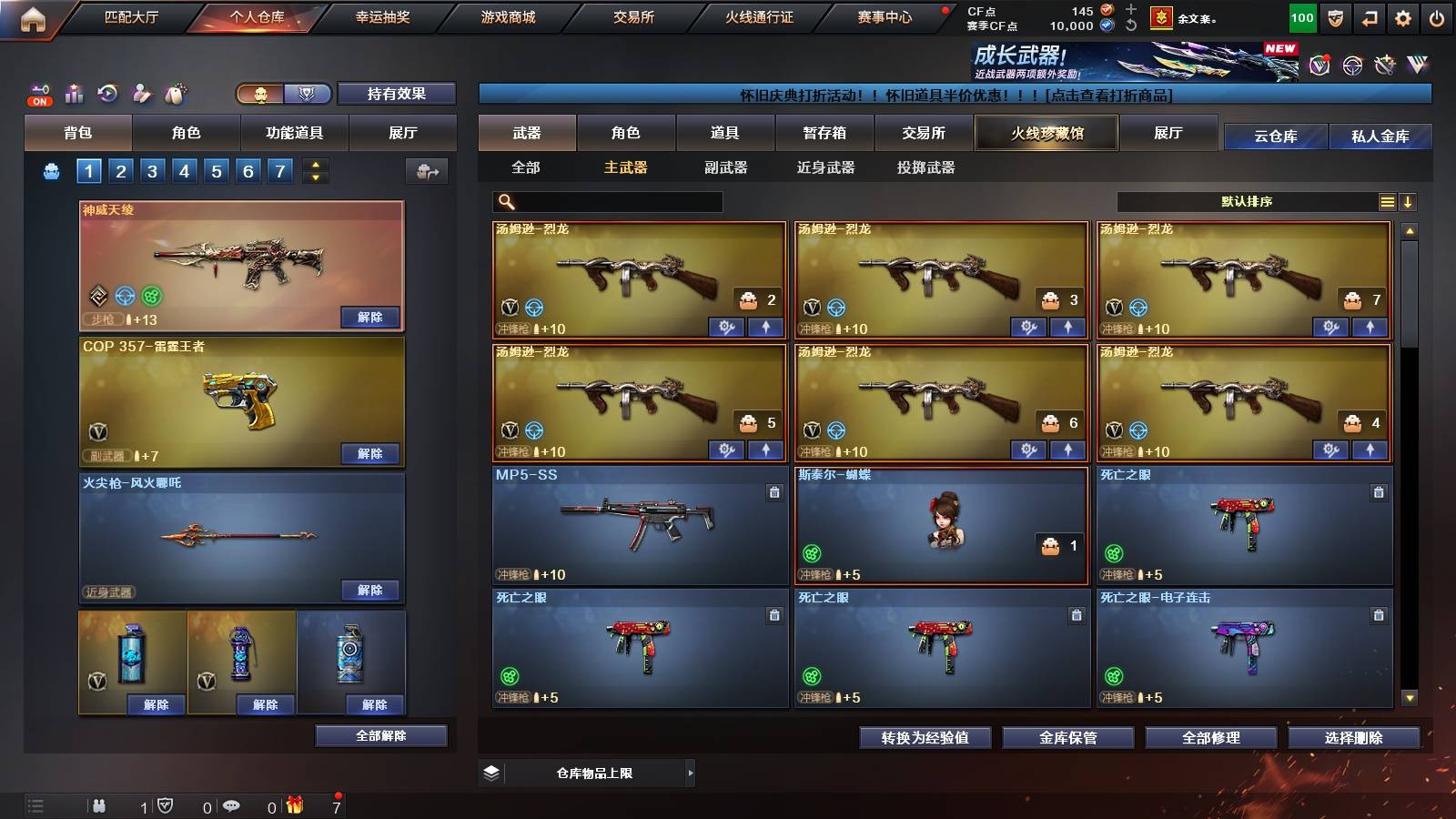Click the gift icon in the status bar
Viewport: 1456px width, 819px height.
(293, 805)
